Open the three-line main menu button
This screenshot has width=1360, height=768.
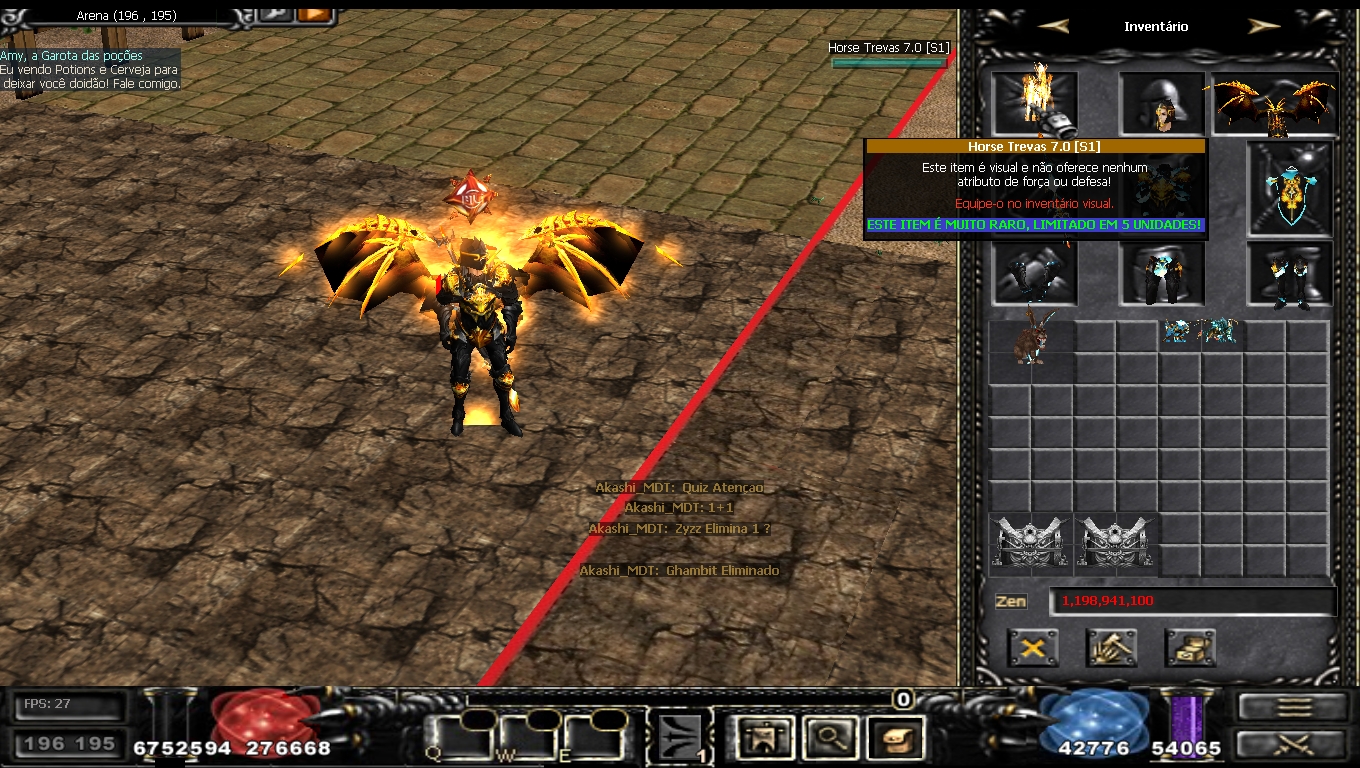pos(1293,706)
